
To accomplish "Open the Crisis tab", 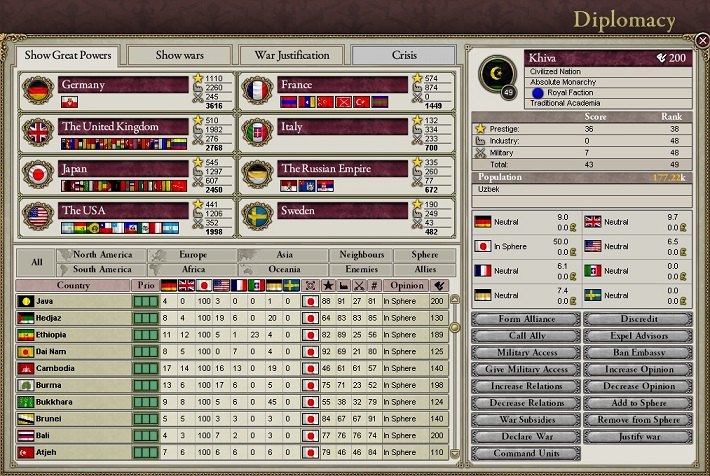I will coord(403,55).
